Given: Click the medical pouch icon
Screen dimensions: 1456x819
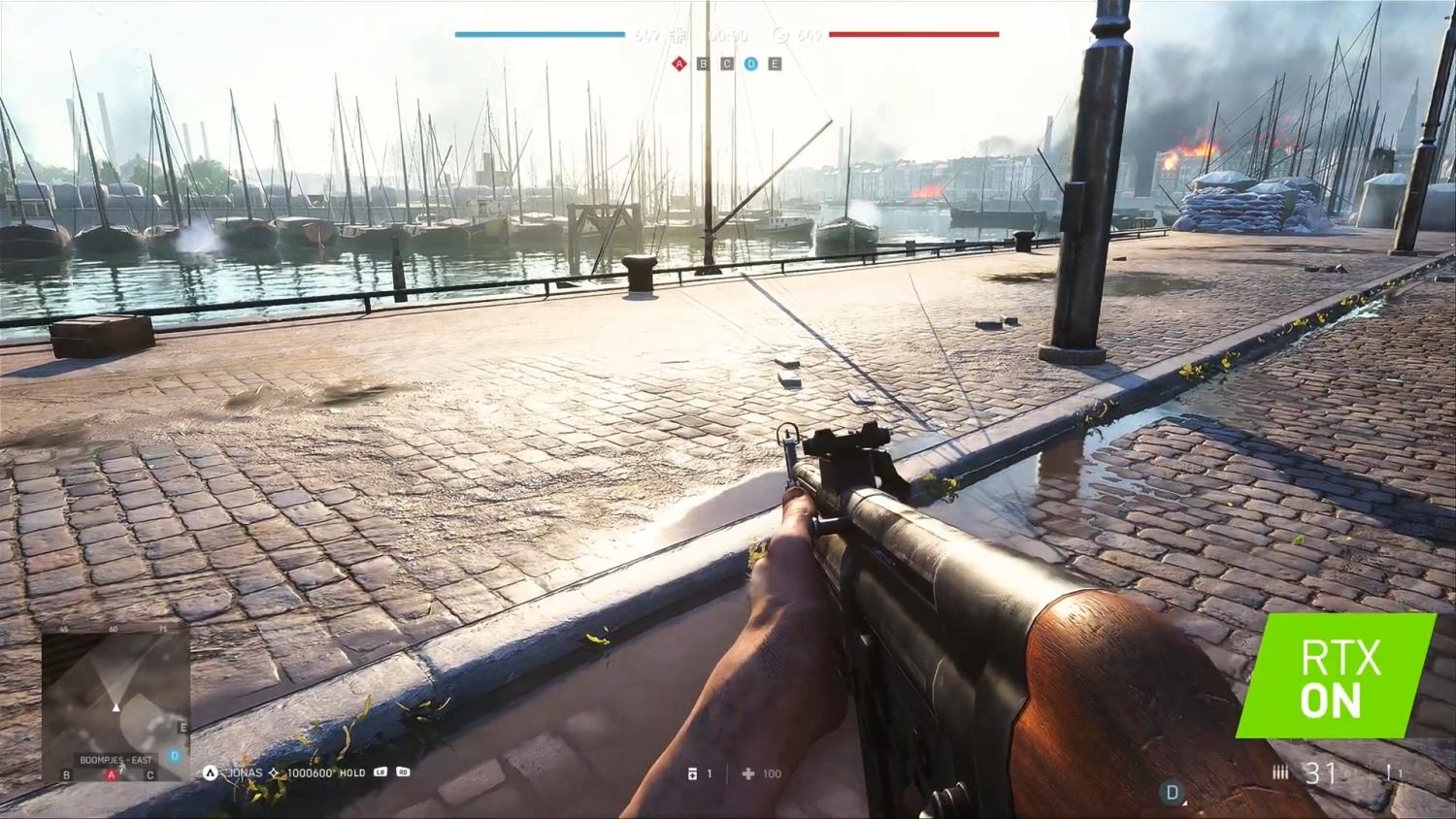Looking at the screenshot, I should tap(747, 773).
